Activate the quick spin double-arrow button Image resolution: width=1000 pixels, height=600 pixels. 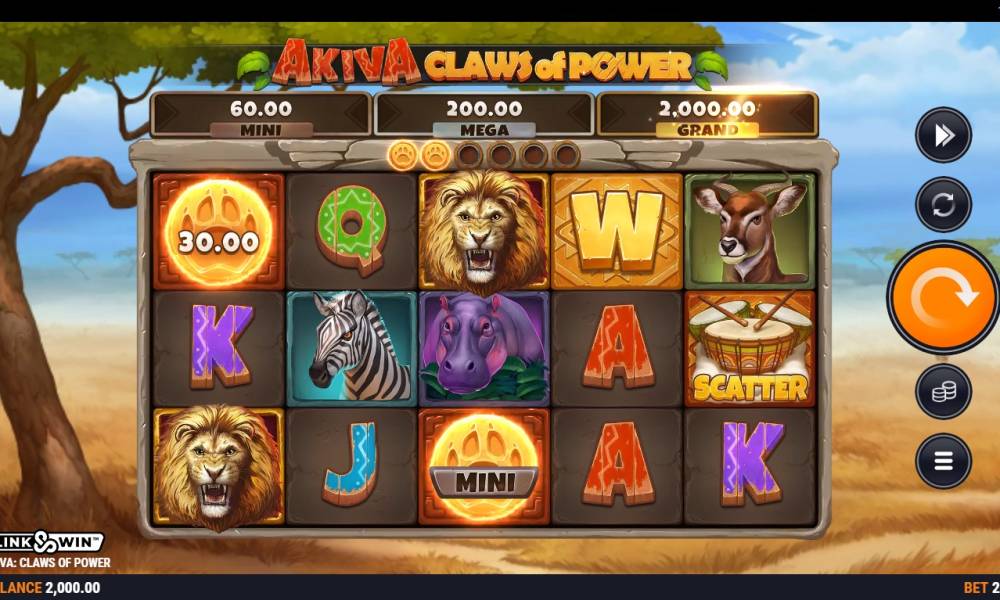pos(943,135)
